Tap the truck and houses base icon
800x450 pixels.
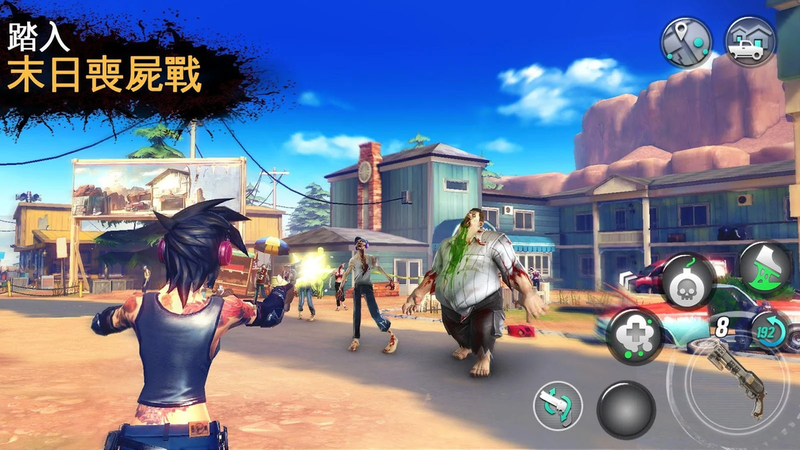pos(749,42)
